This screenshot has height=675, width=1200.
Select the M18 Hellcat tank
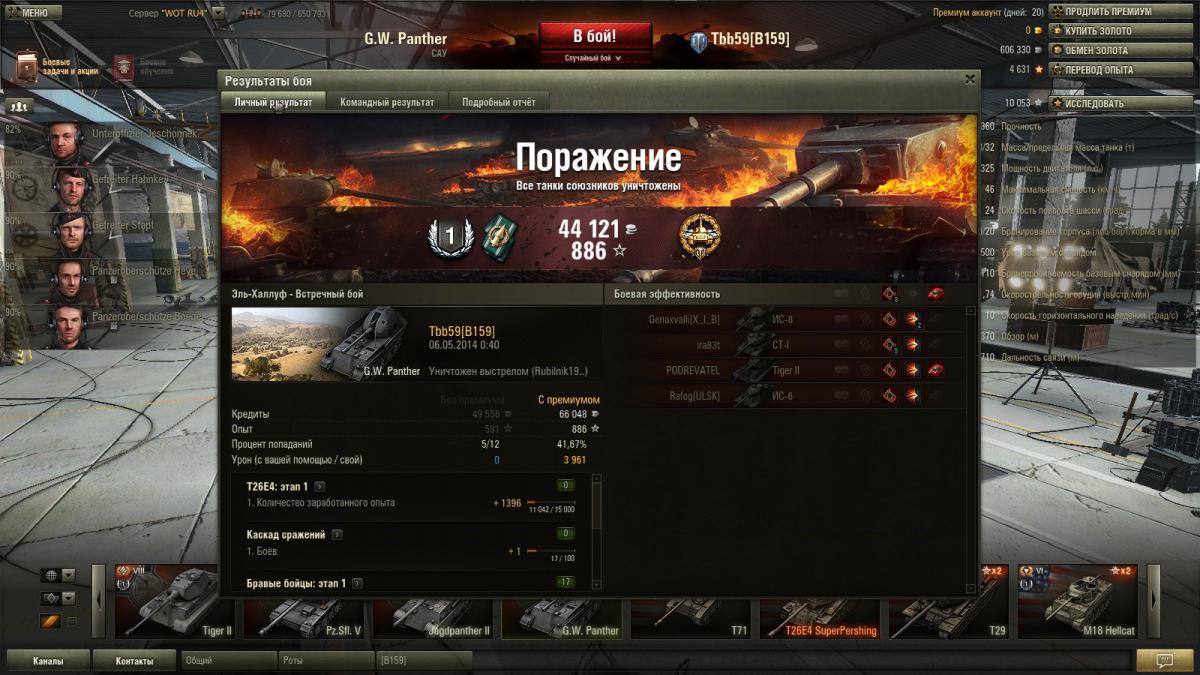click(1077, 601)
